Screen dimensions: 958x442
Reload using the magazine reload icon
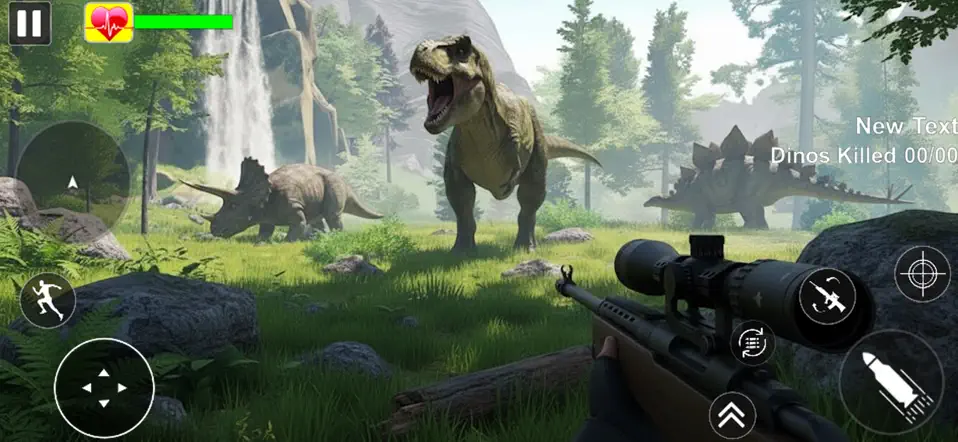pos(752,342)
